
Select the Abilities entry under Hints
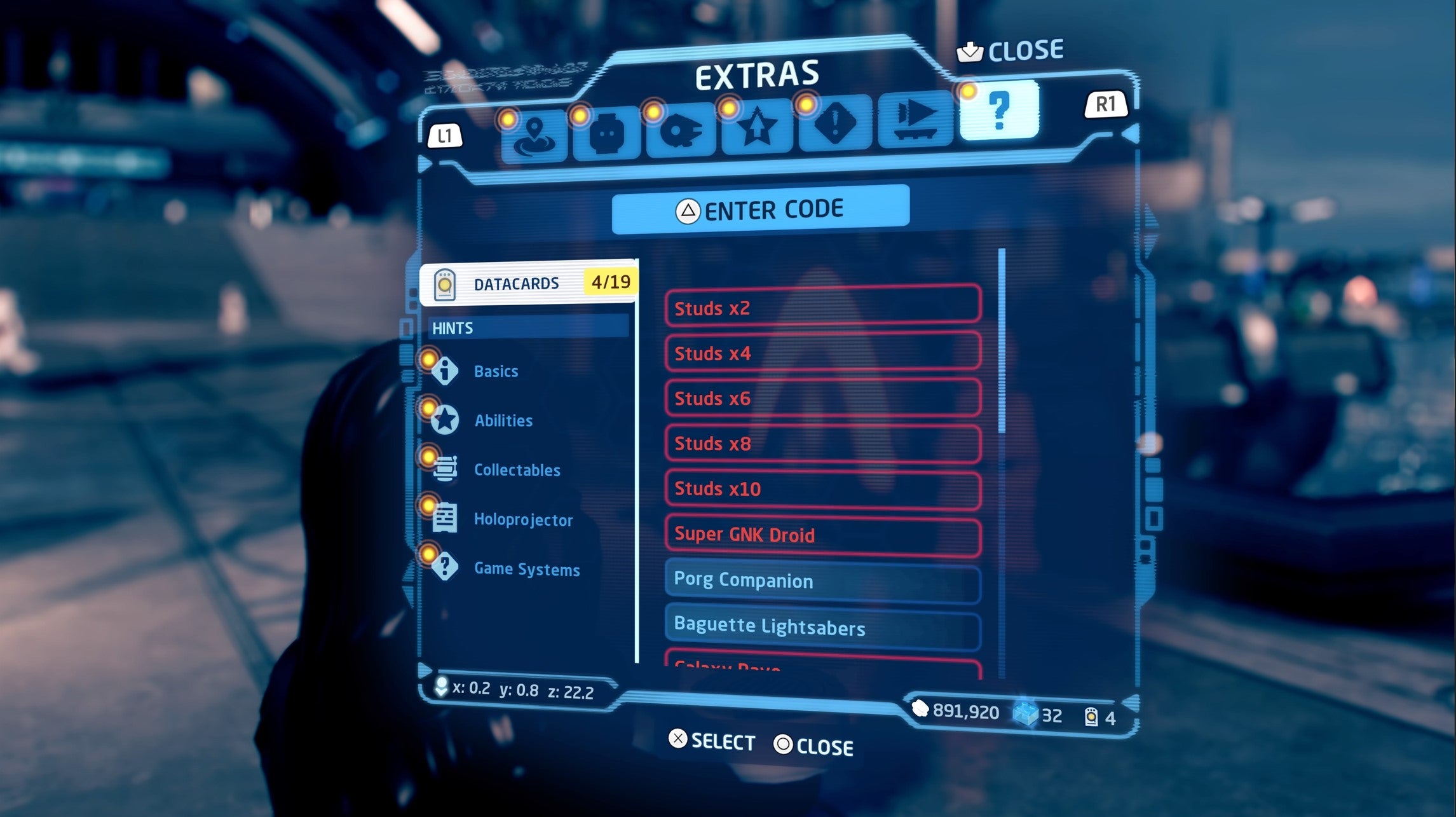(x=503, y=420)
